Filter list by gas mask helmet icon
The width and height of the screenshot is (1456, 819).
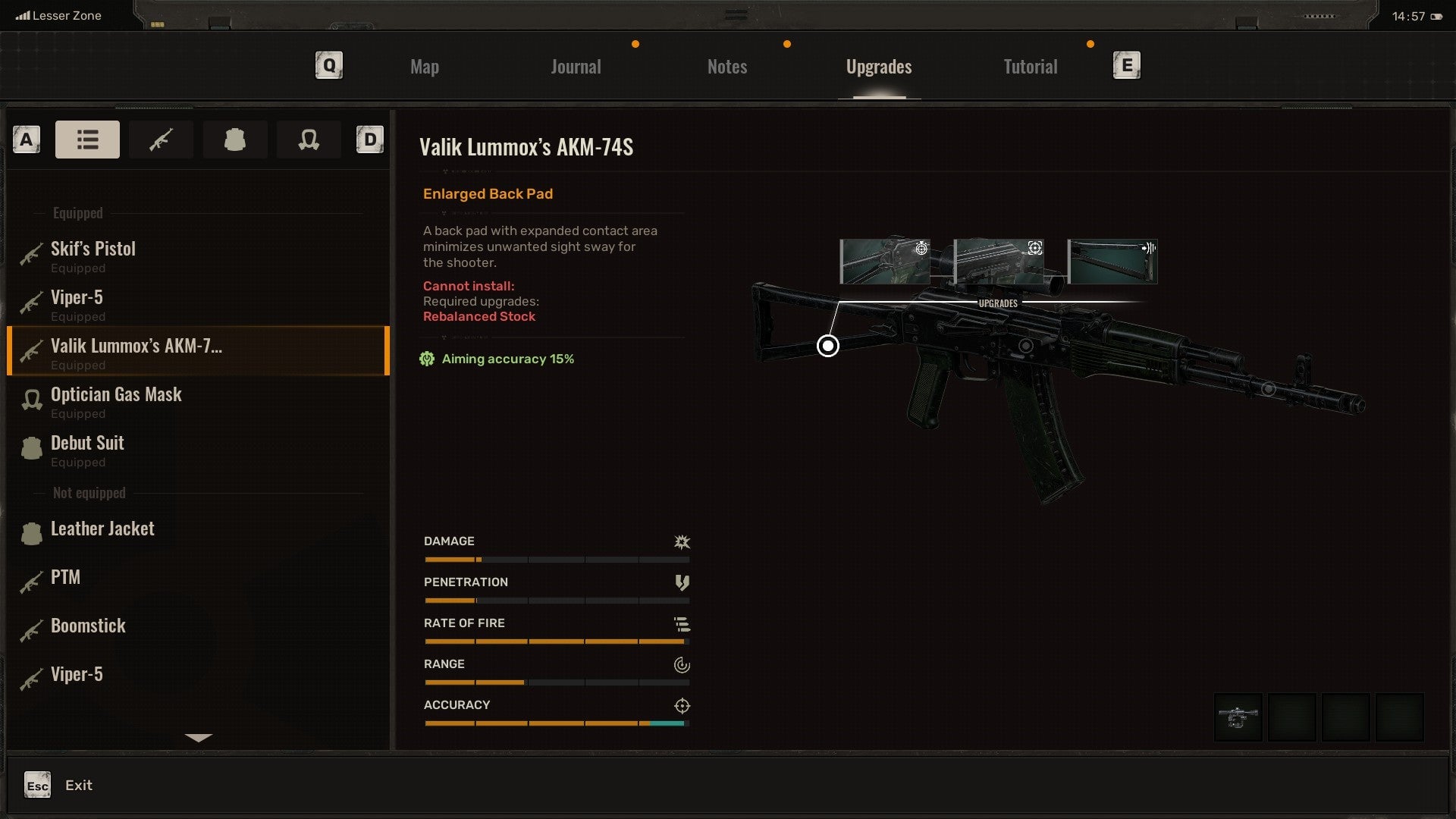click(309, 140)
